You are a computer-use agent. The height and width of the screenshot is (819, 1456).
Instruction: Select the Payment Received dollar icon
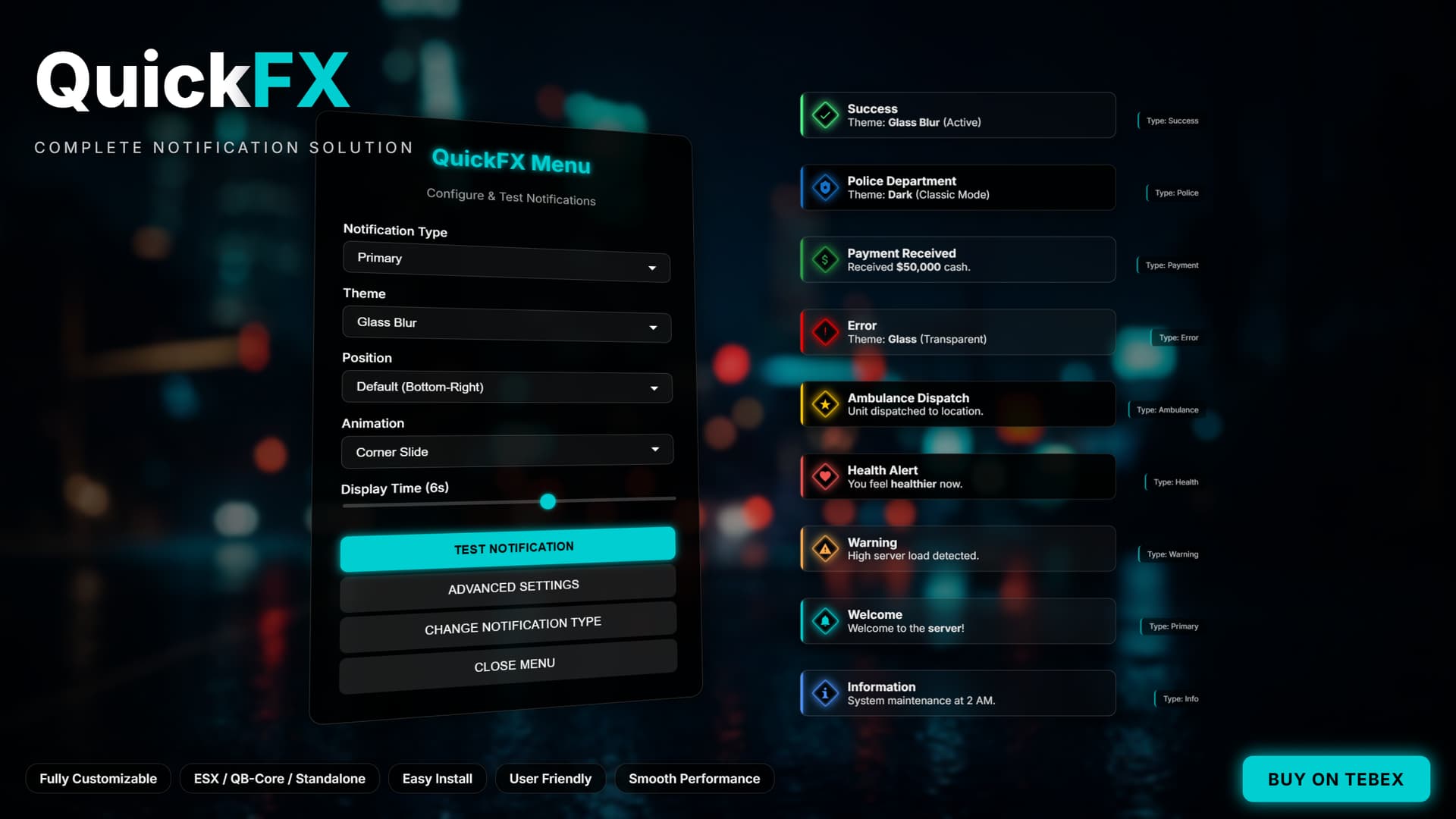(x=824, y=259)
